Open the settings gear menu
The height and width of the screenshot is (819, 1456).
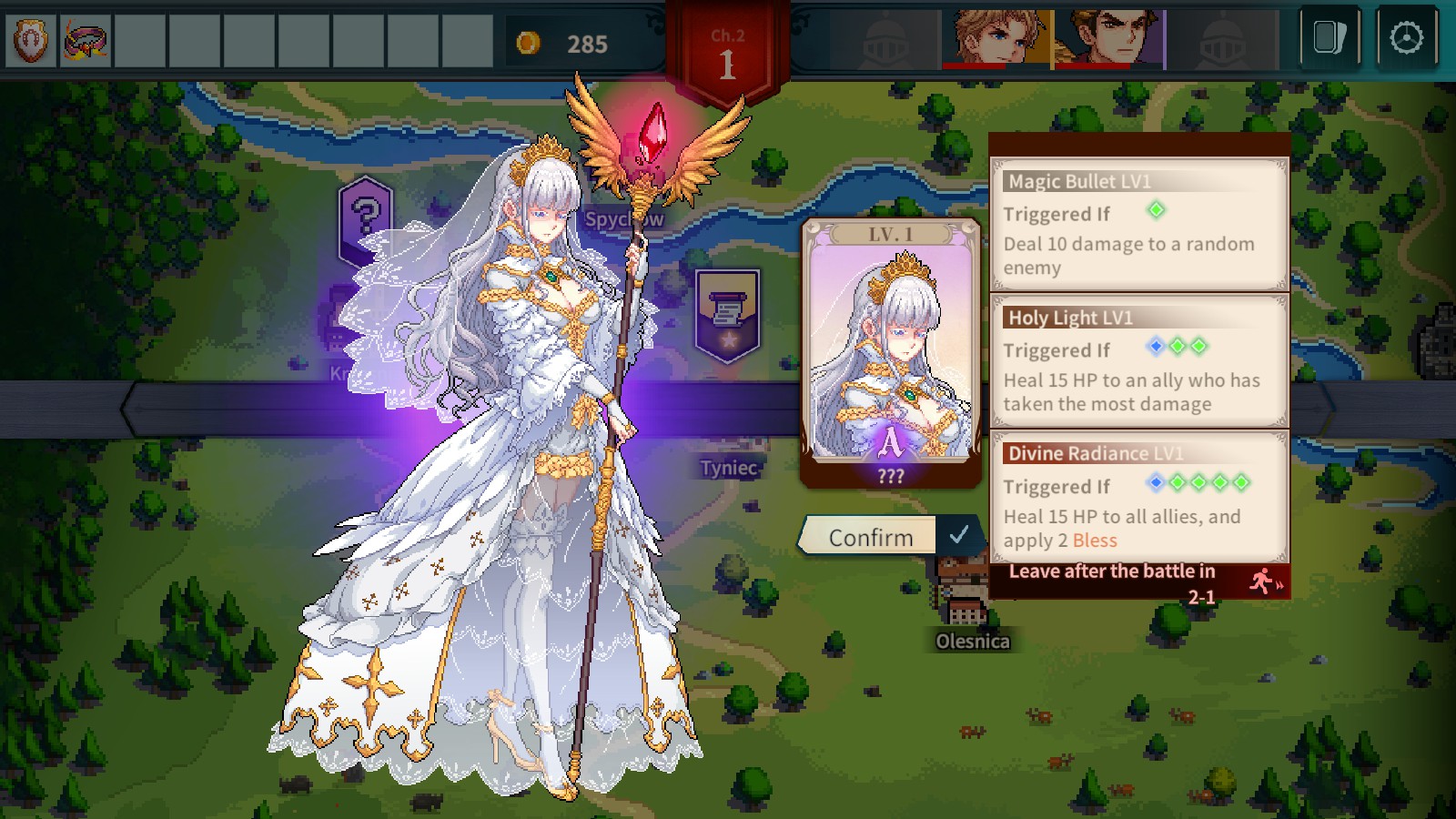click(x=1406, y=38)
